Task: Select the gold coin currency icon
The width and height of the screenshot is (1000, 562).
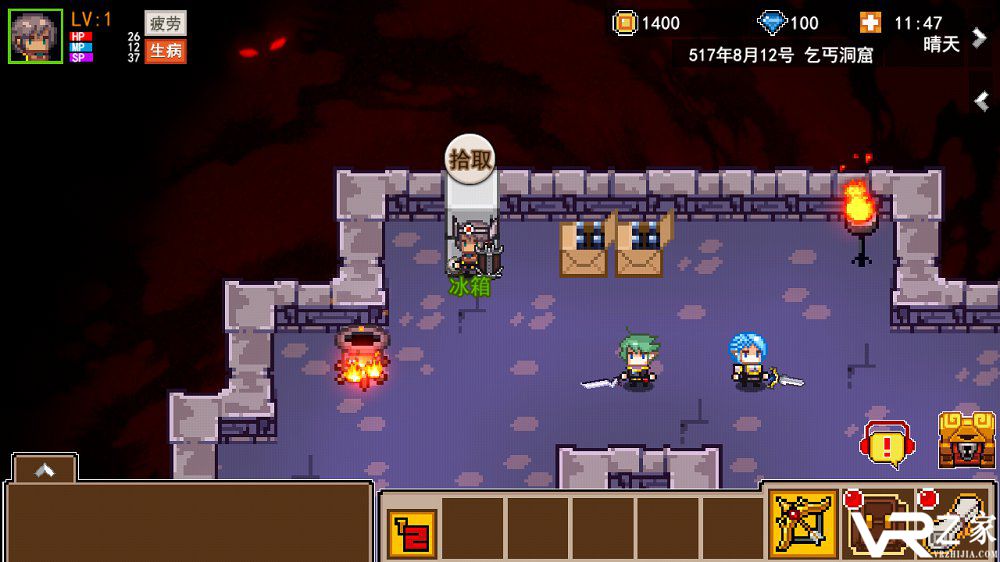Action: [x=625, y=22]
